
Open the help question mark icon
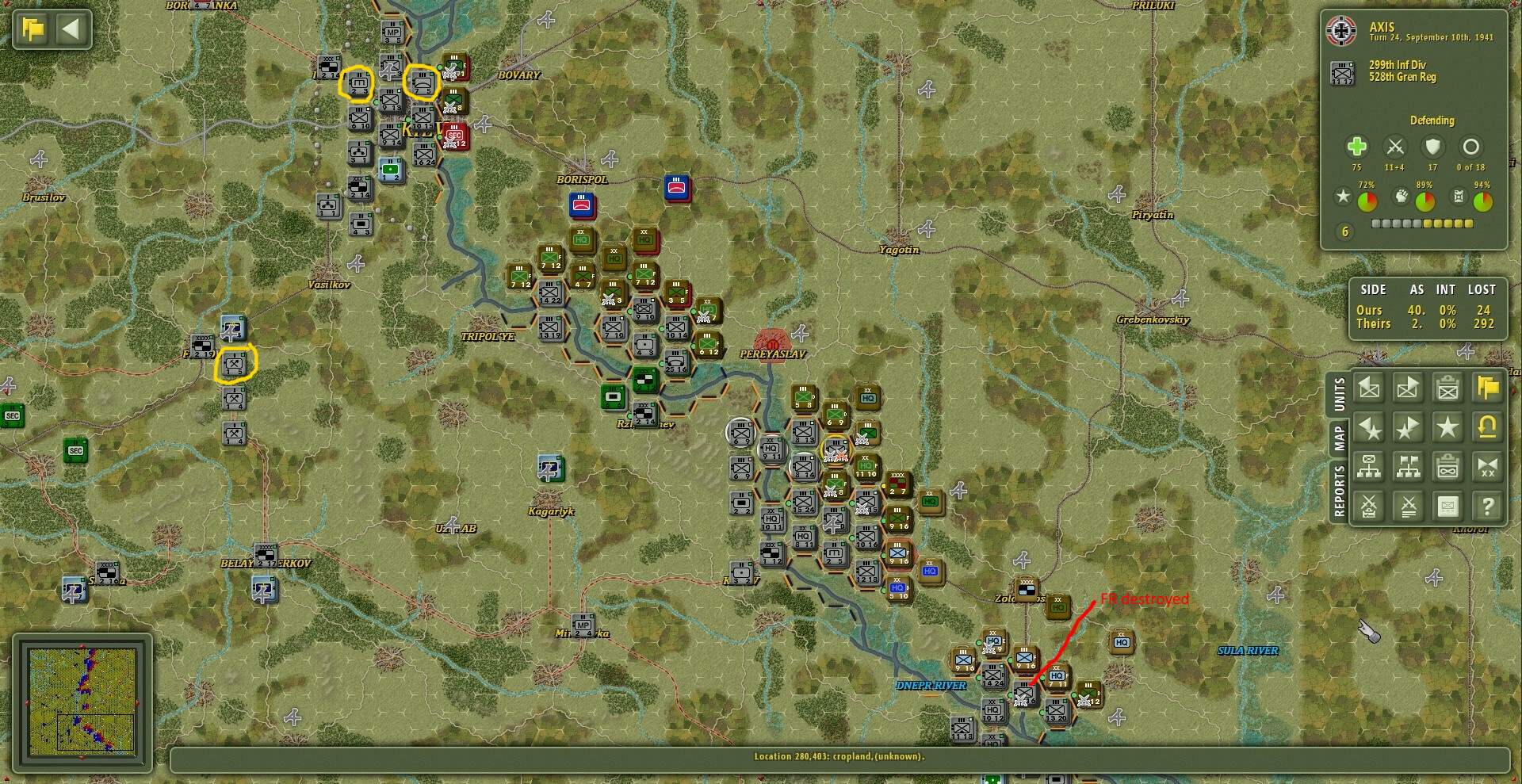click(1488, 506)
